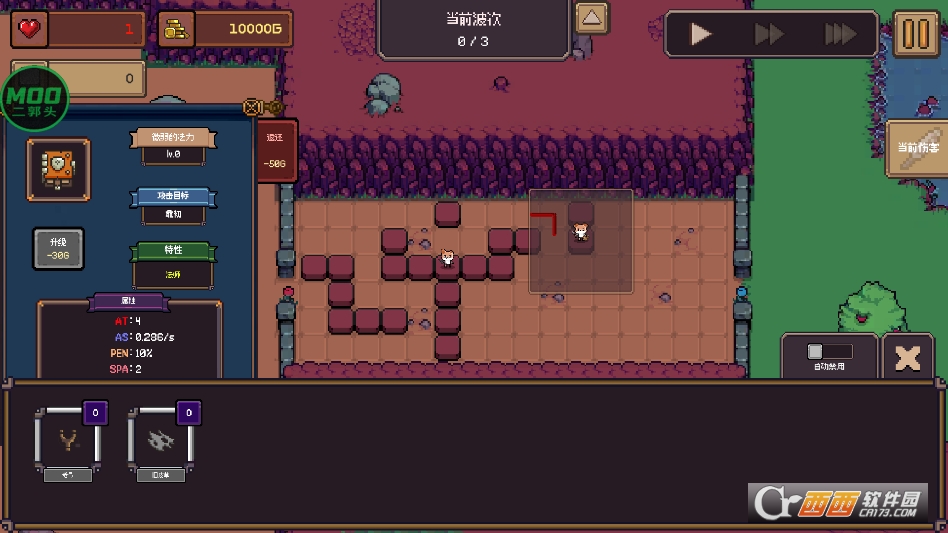This screenshot has width=948, height=533.
Task: Toggle the 自动禁用 auto-disable switch
Action: click(x=829, y=352)
